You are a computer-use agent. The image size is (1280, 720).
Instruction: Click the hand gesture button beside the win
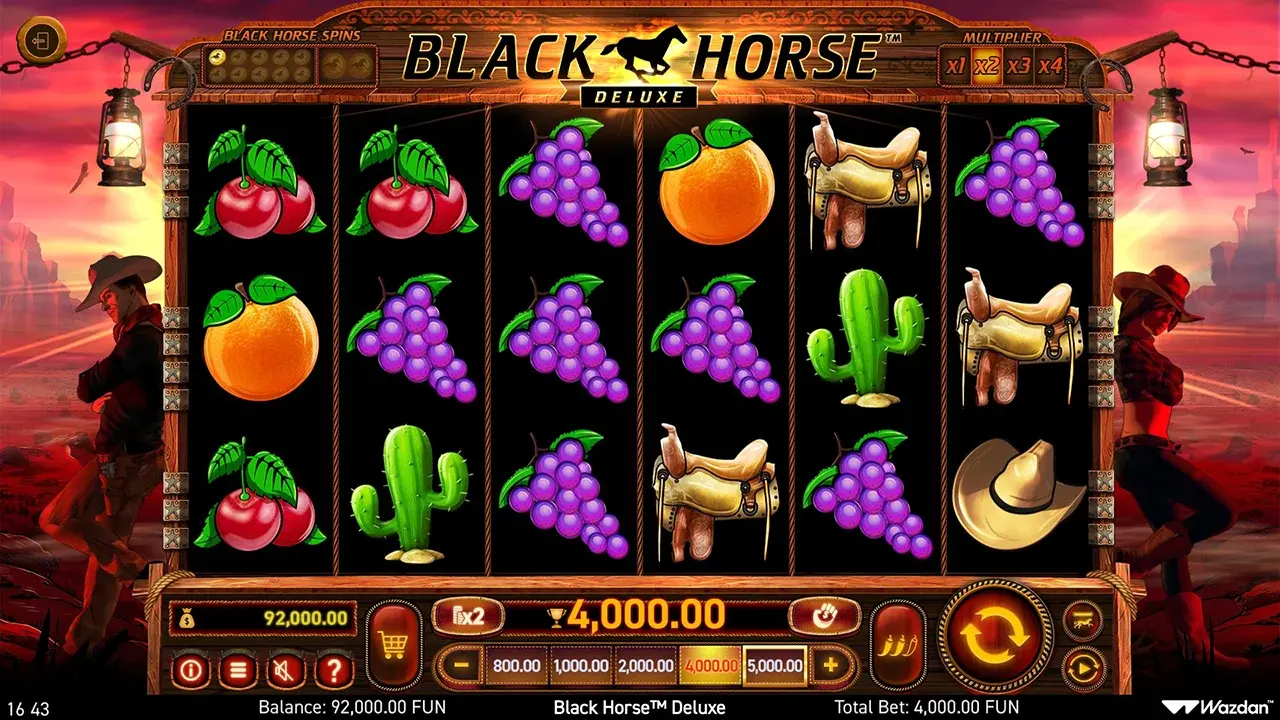(824, 616)
